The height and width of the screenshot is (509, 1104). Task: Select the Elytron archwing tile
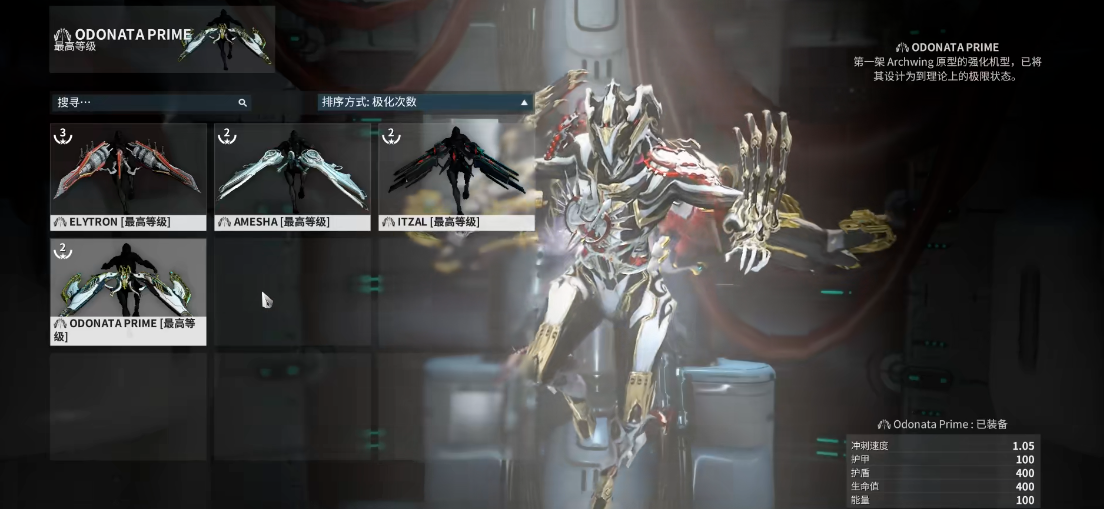point(128,176)
